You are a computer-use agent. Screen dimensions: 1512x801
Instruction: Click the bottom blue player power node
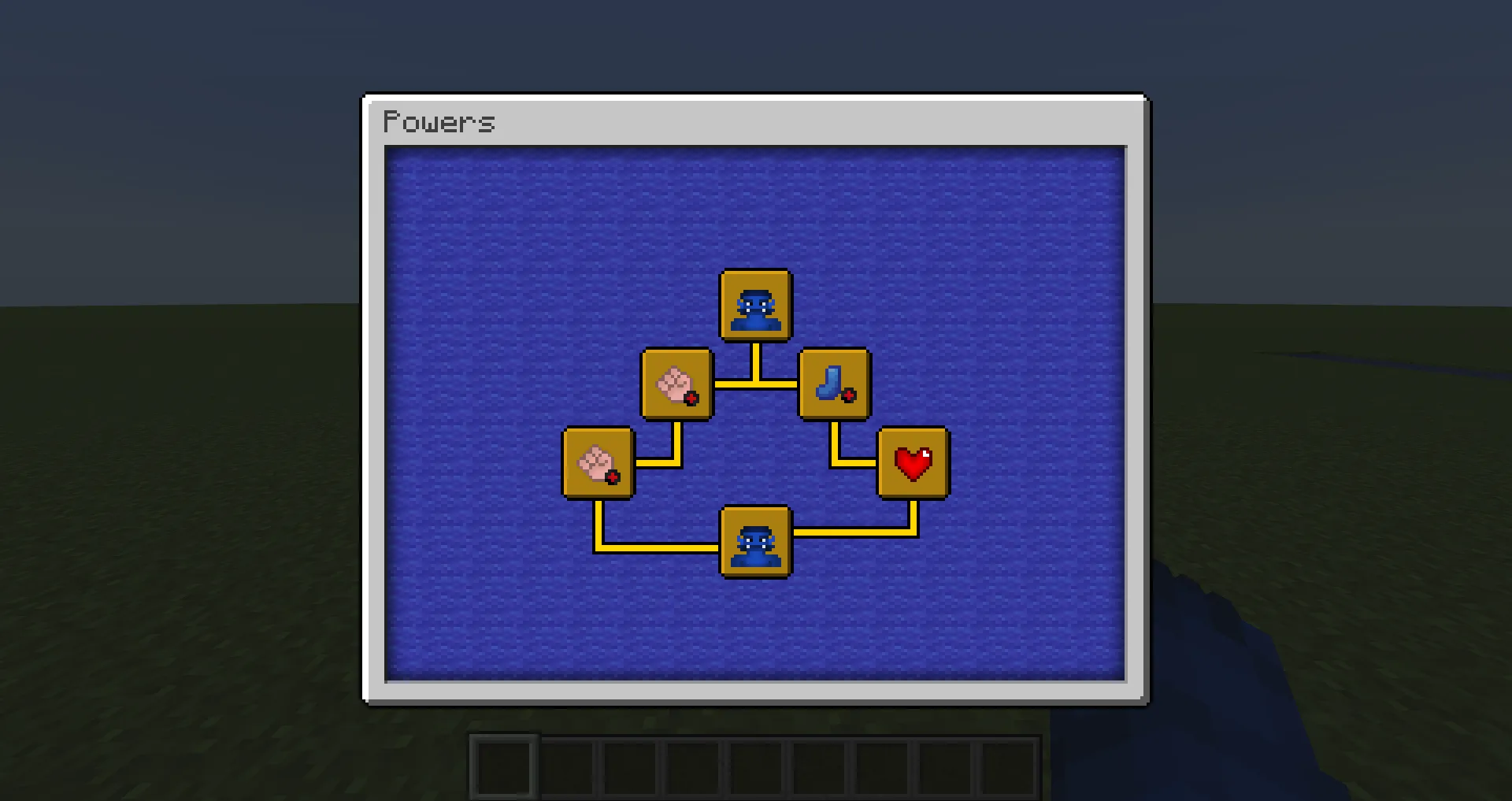(x=755, y=542)
